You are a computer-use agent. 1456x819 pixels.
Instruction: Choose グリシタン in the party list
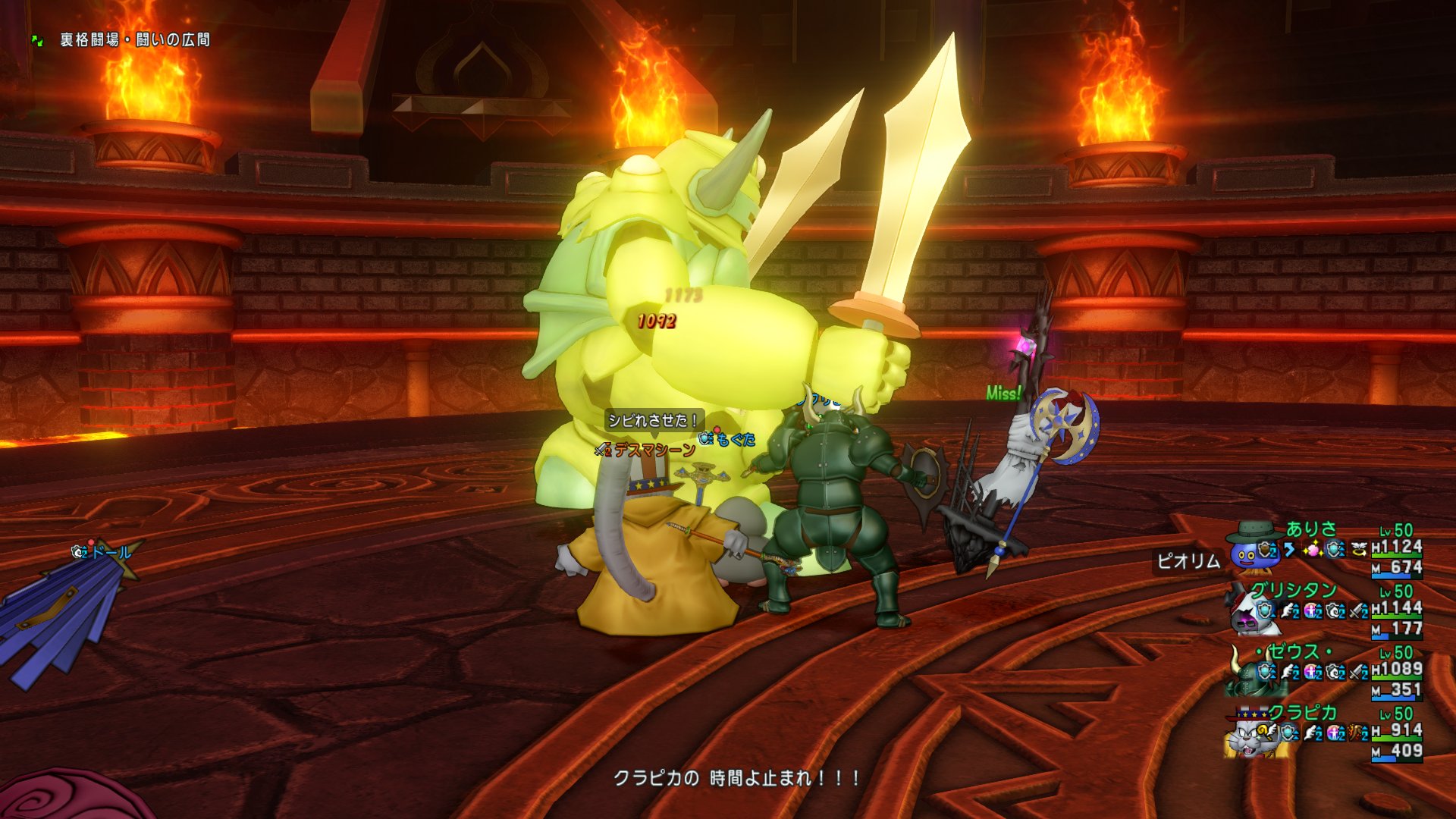1293,590
